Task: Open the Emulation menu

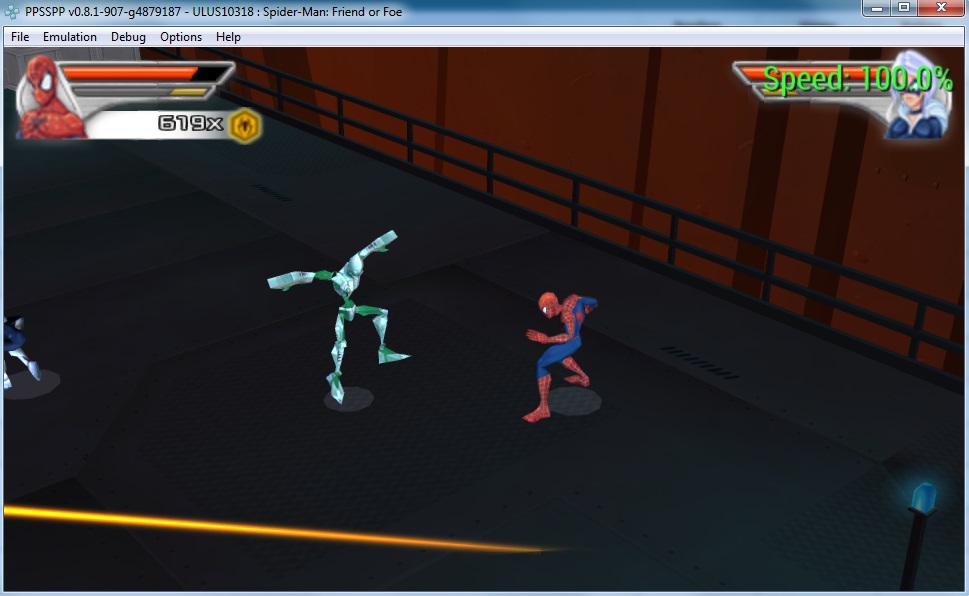Action: (70, 37)
